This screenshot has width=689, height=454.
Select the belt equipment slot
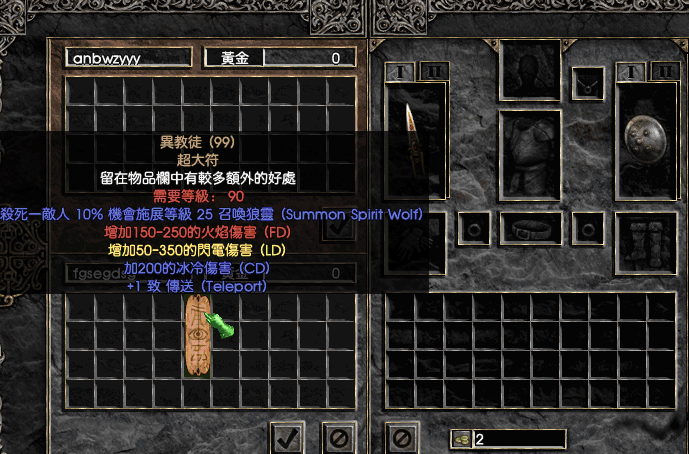(x=529, y=226)
